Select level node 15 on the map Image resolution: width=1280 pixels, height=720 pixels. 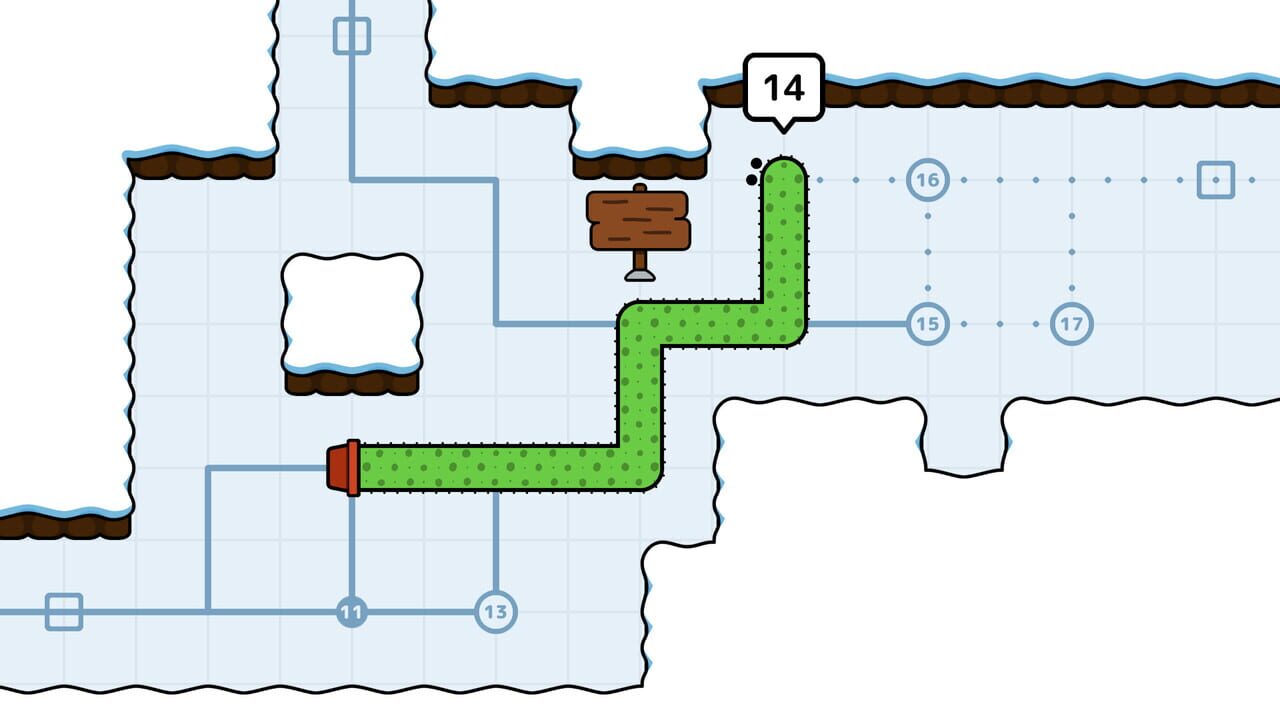coord(927,323)
